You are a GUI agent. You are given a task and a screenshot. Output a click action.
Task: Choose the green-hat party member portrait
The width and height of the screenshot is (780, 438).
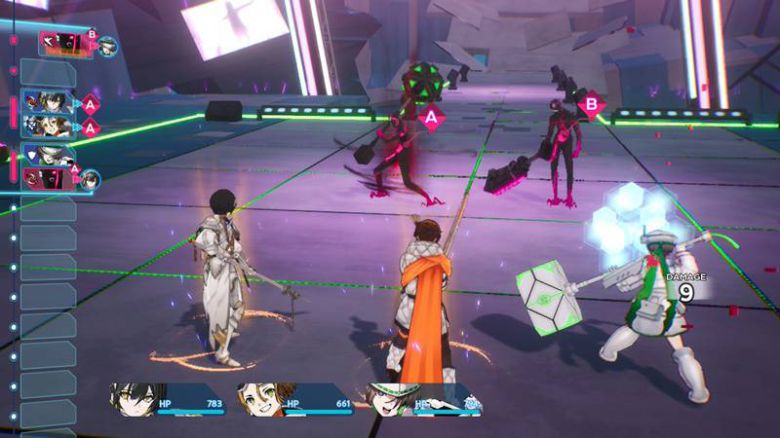coord(390,400)
